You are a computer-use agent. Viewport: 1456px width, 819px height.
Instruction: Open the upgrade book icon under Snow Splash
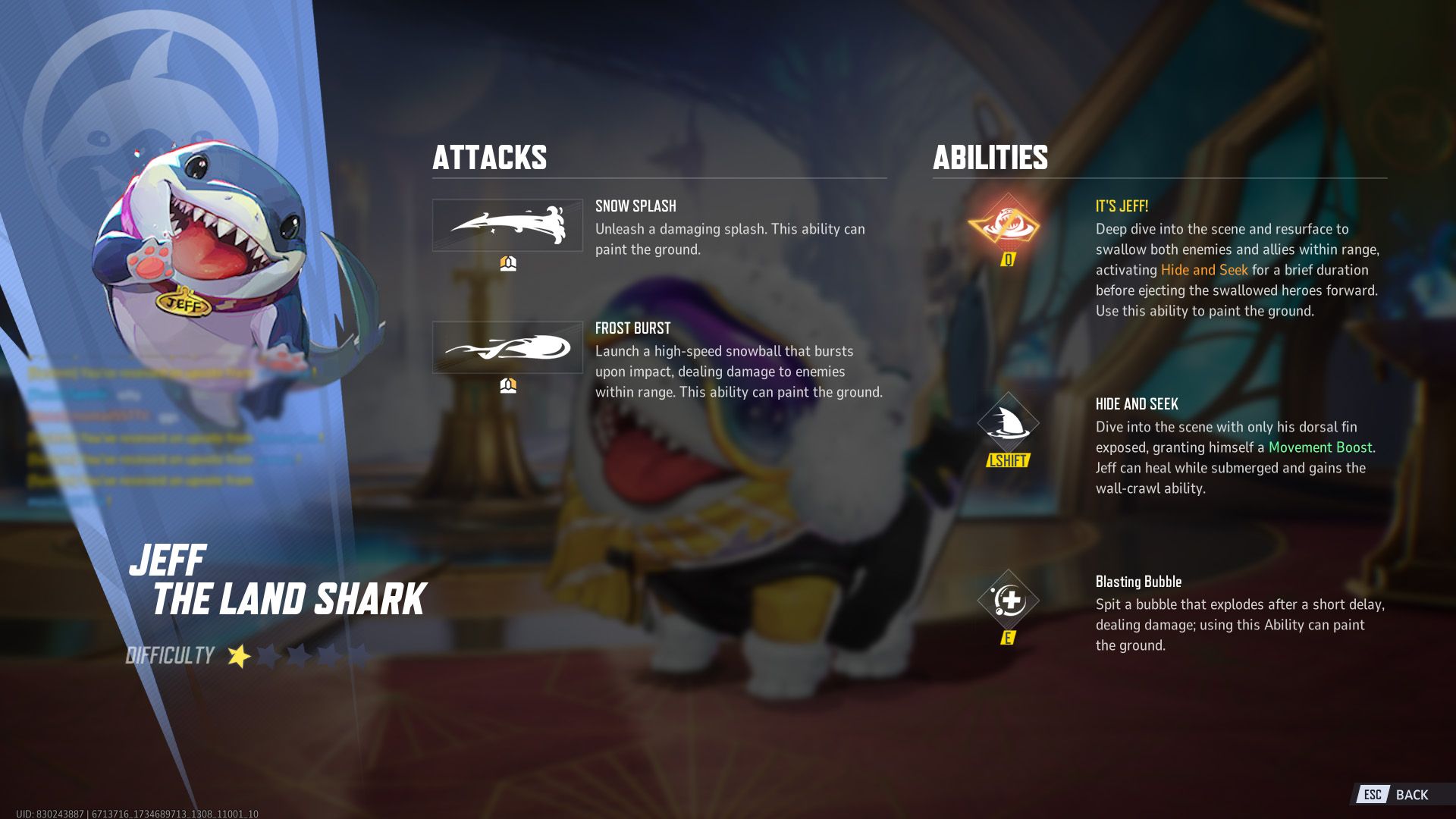click(x=509, y=263)
